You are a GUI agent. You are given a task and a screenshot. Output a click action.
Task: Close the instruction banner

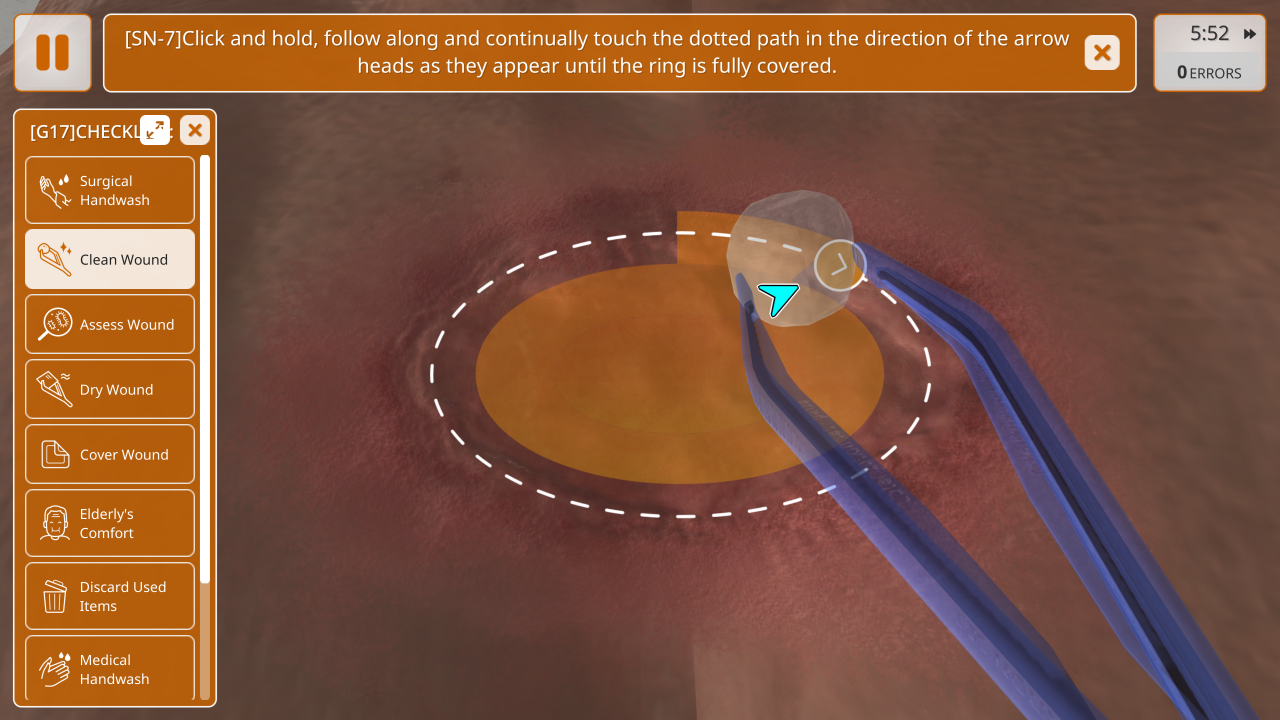click(1102, 52)
